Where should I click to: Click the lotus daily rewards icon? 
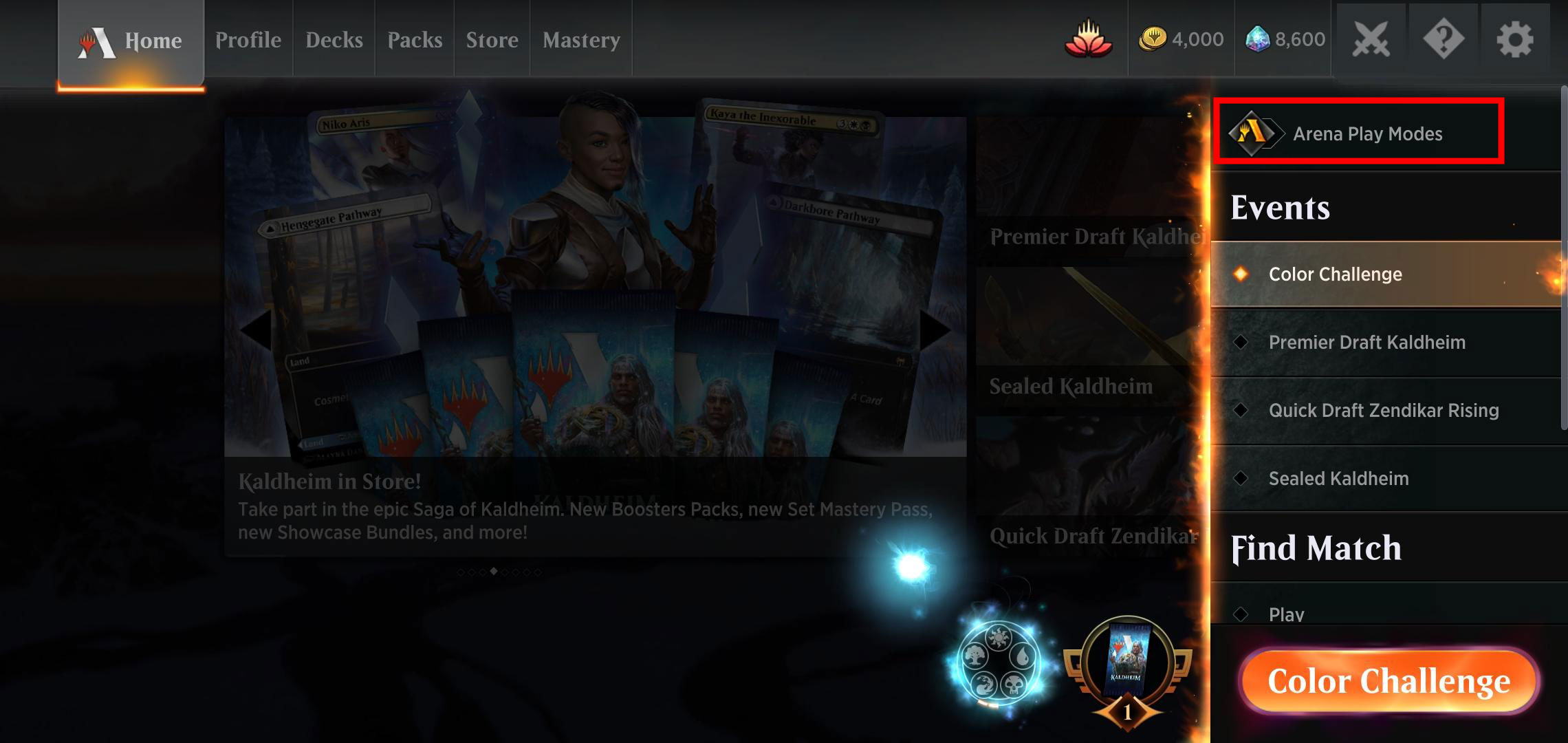[1089, 39]
